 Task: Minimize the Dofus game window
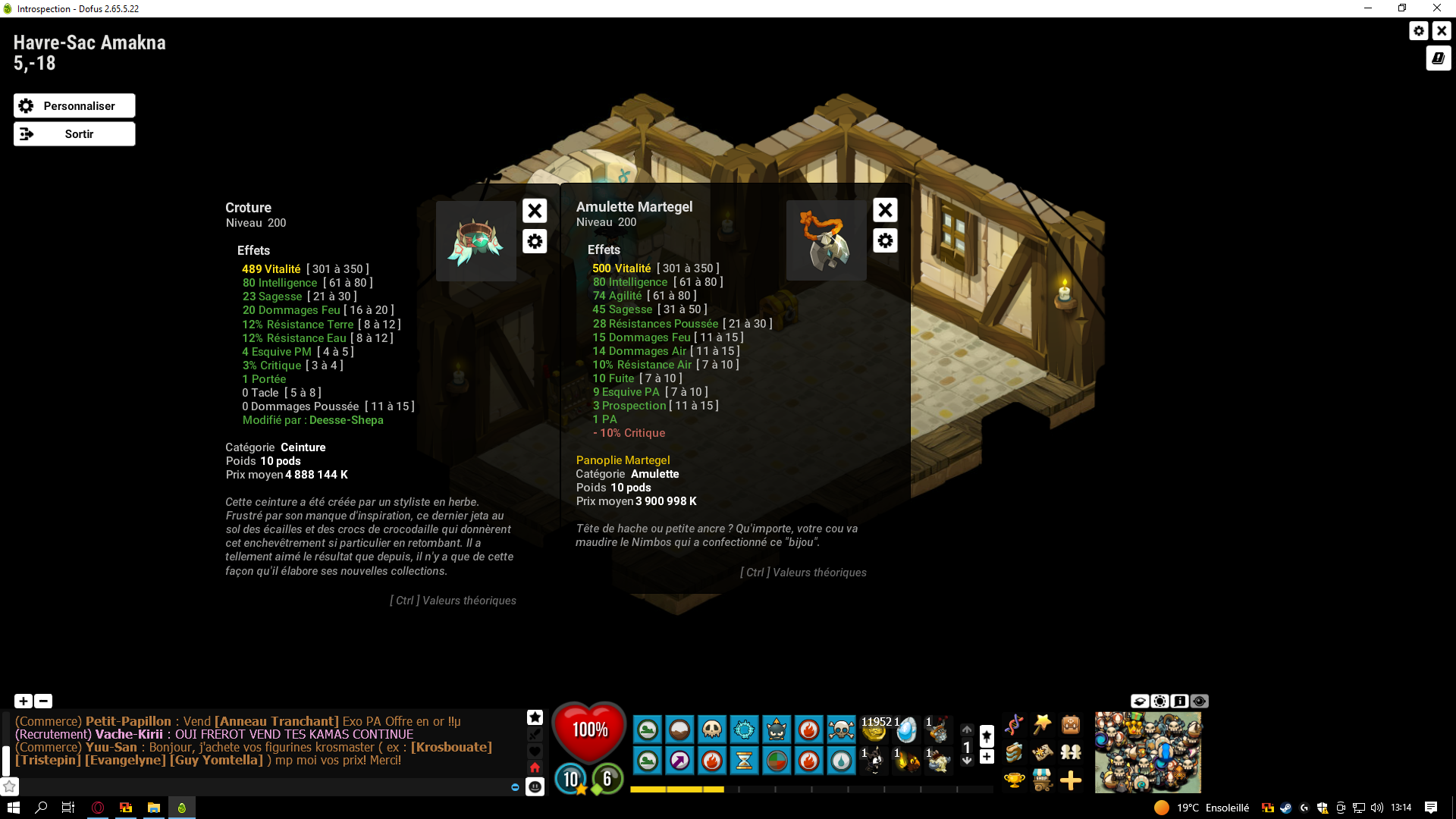coord(1368,8)
